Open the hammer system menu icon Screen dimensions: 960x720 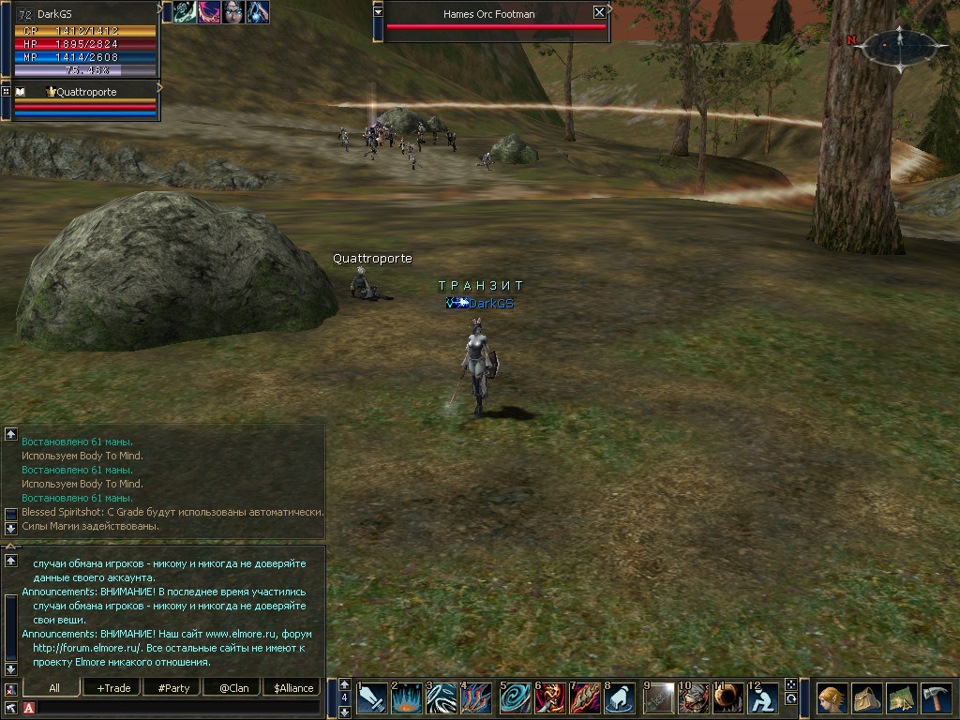point(936,698)
